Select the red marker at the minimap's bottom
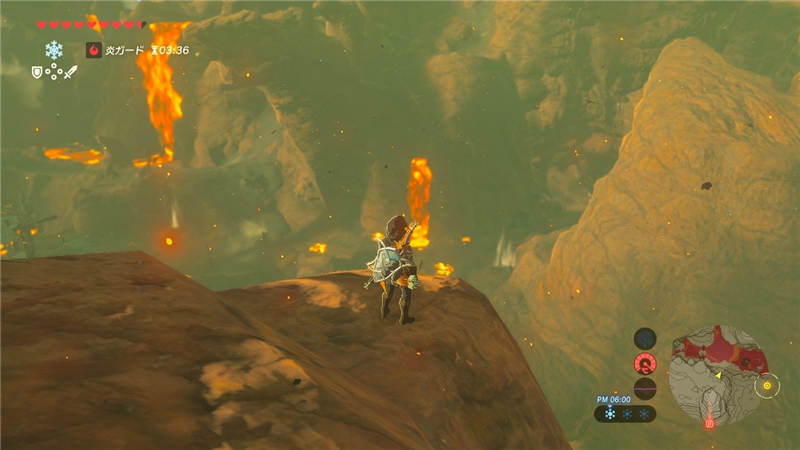The width and height of the screenshot is (800, 450). pos(709,424)
